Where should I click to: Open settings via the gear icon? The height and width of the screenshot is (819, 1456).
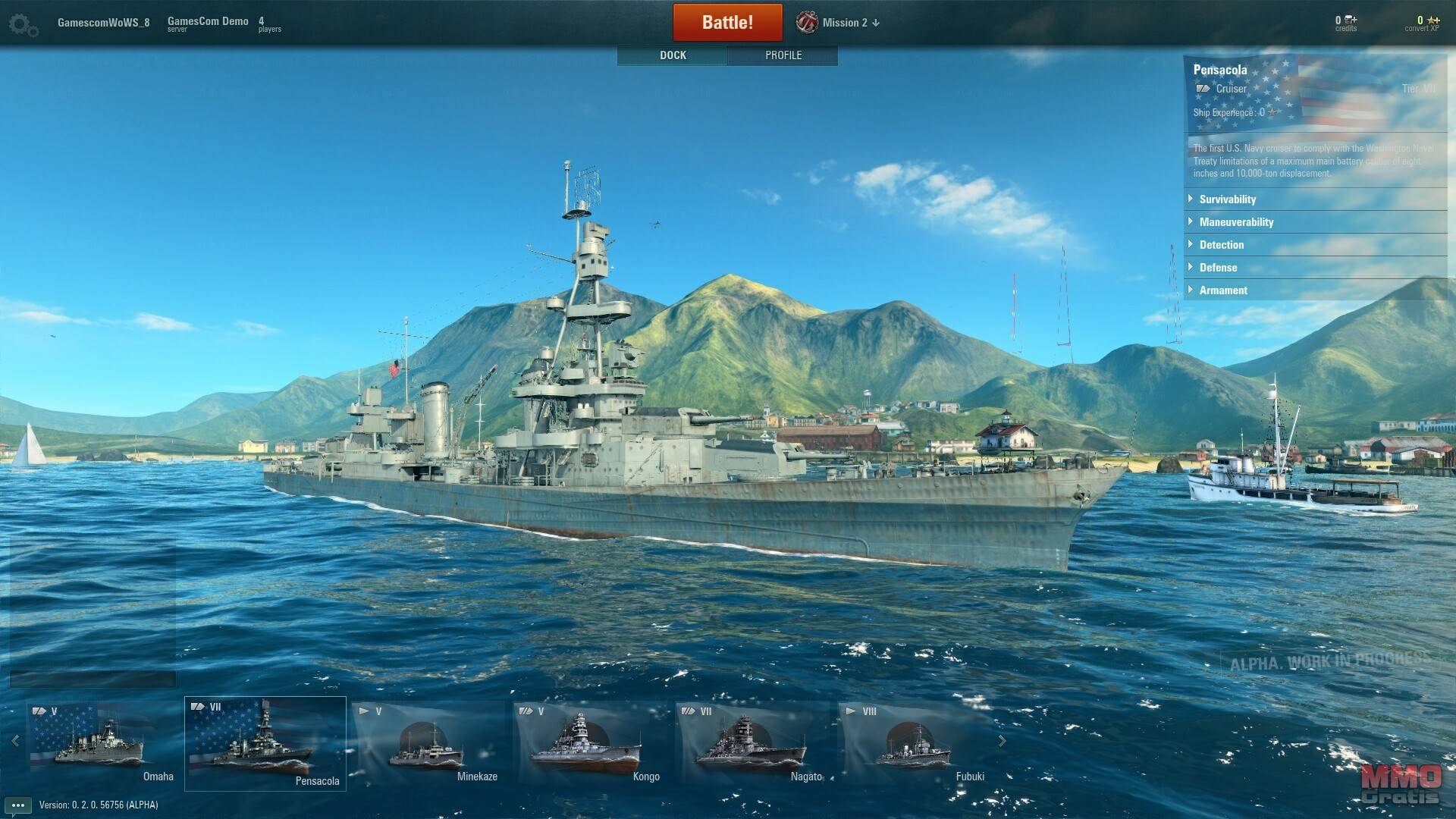(x=23, y=25)
